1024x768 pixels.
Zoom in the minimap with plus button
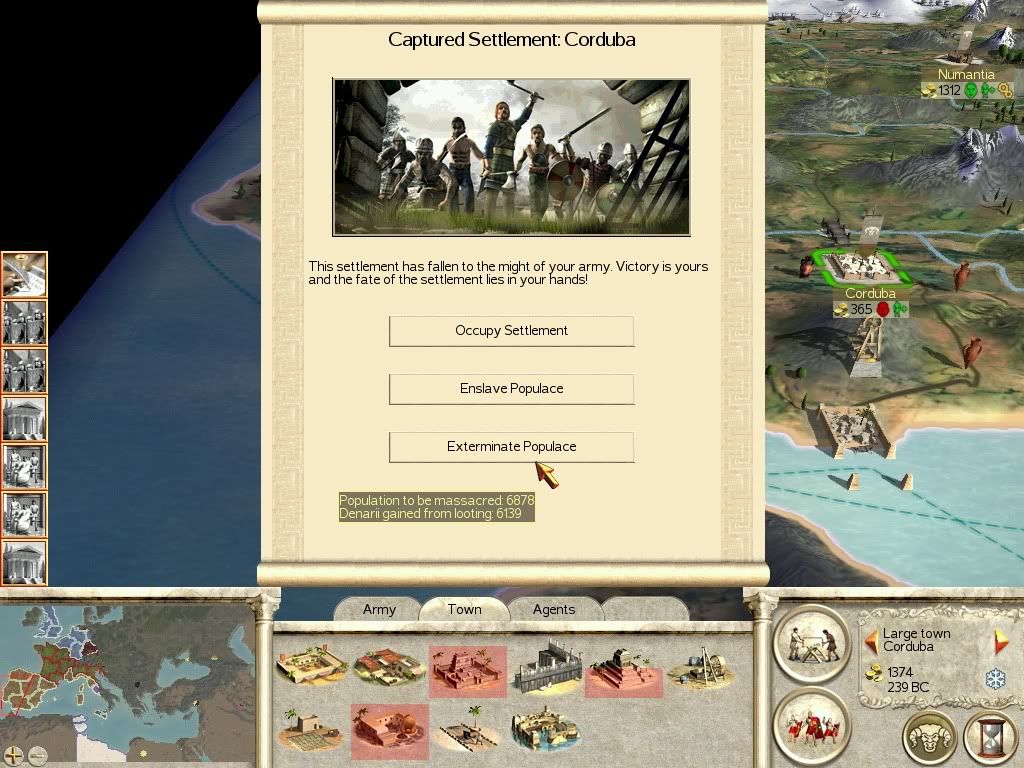[14, 756]
